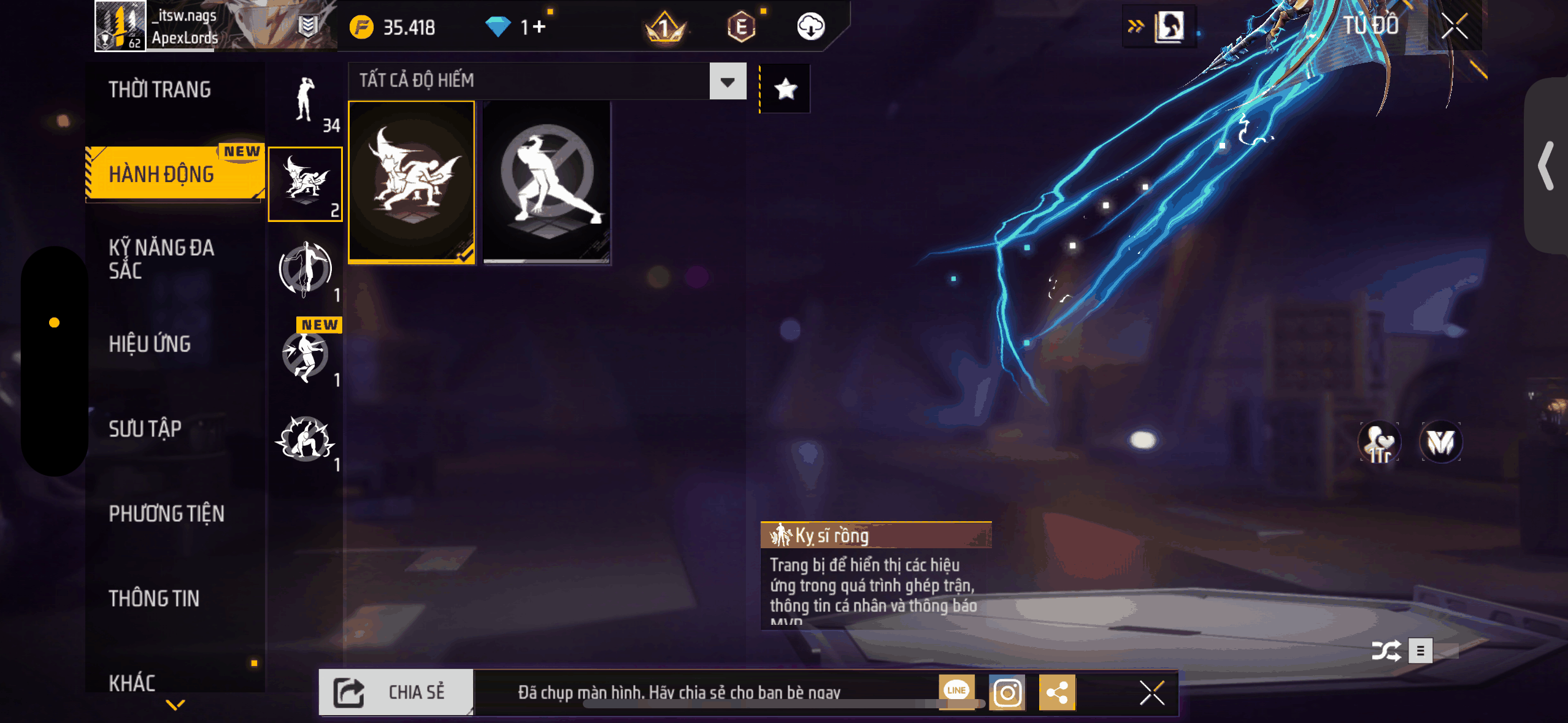
Task: Open the SƯU TẬP category
Action: pyautogui.click(x=145, y=429)
